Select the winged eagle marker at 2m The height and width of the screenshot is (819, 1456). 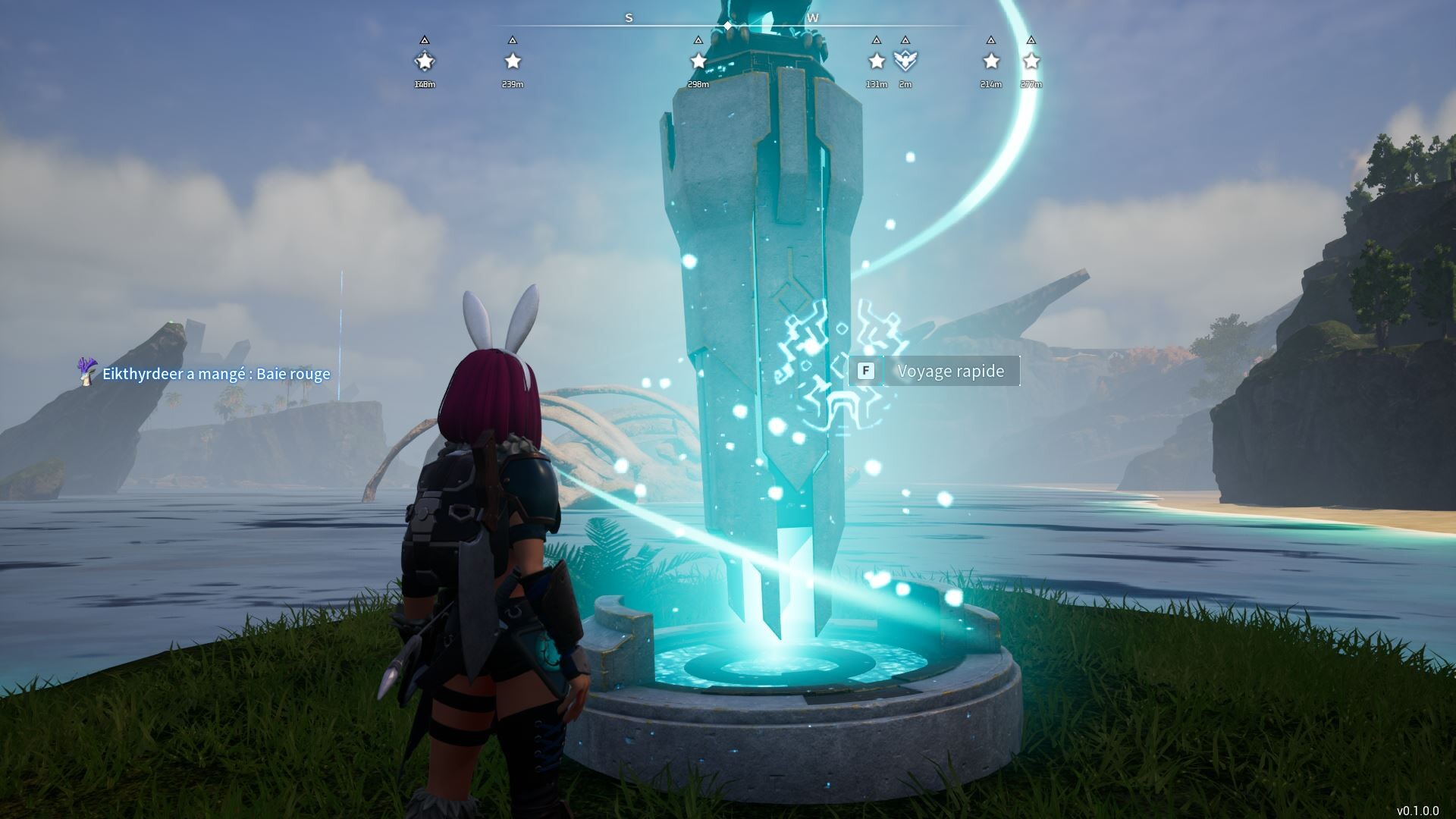tap(905, 61)
